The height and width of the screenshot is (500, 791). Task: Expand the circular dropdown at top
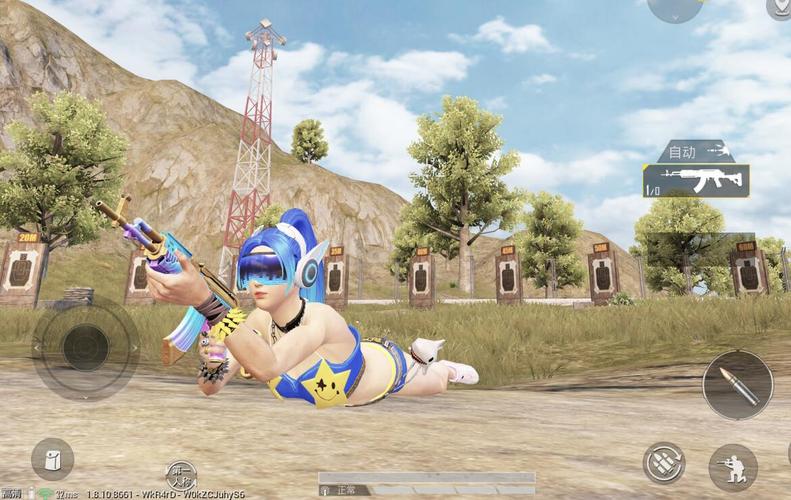point(675,8)
